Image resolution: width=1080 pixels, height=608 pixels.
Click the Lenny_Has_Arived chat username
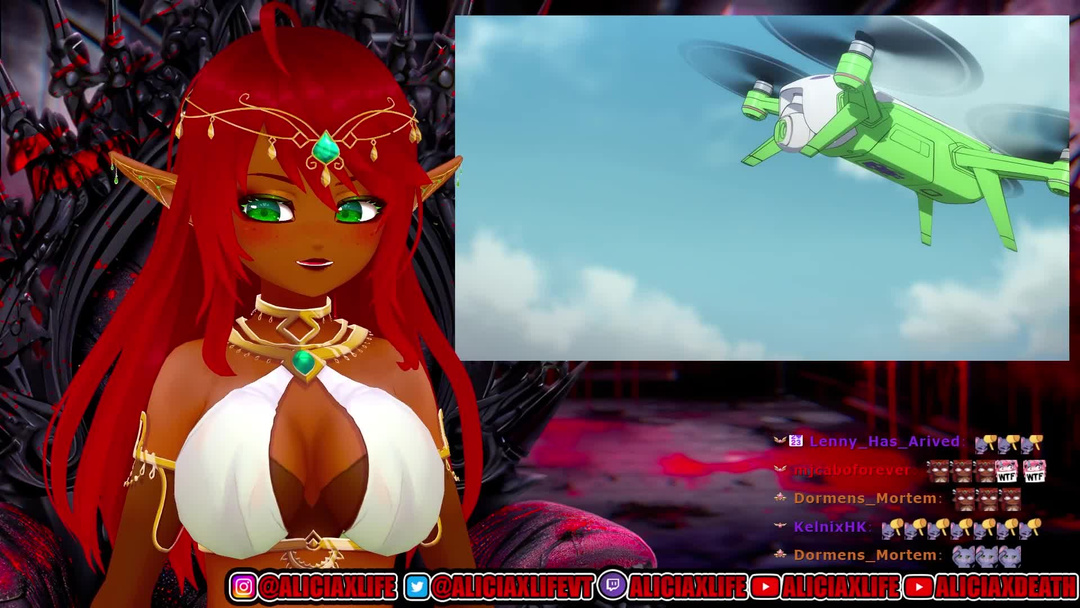[884, 441]
